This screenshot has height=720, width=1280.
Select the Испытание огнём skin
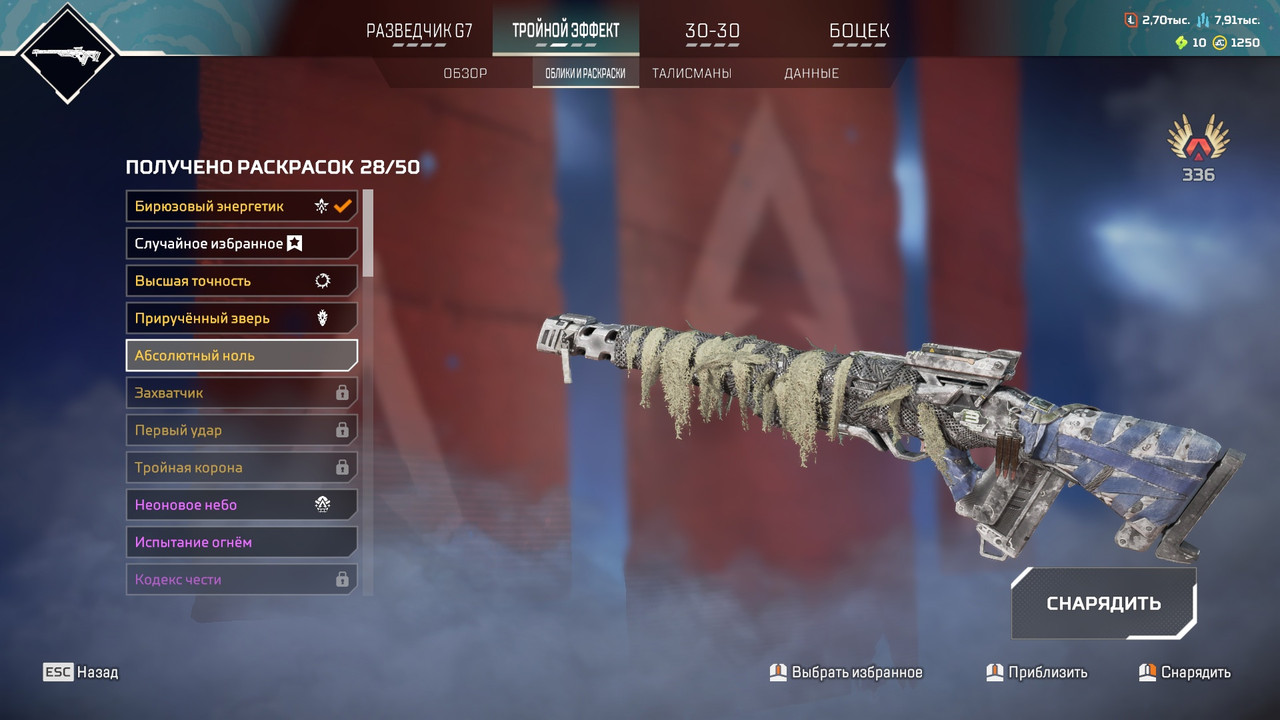pos(241,542)
